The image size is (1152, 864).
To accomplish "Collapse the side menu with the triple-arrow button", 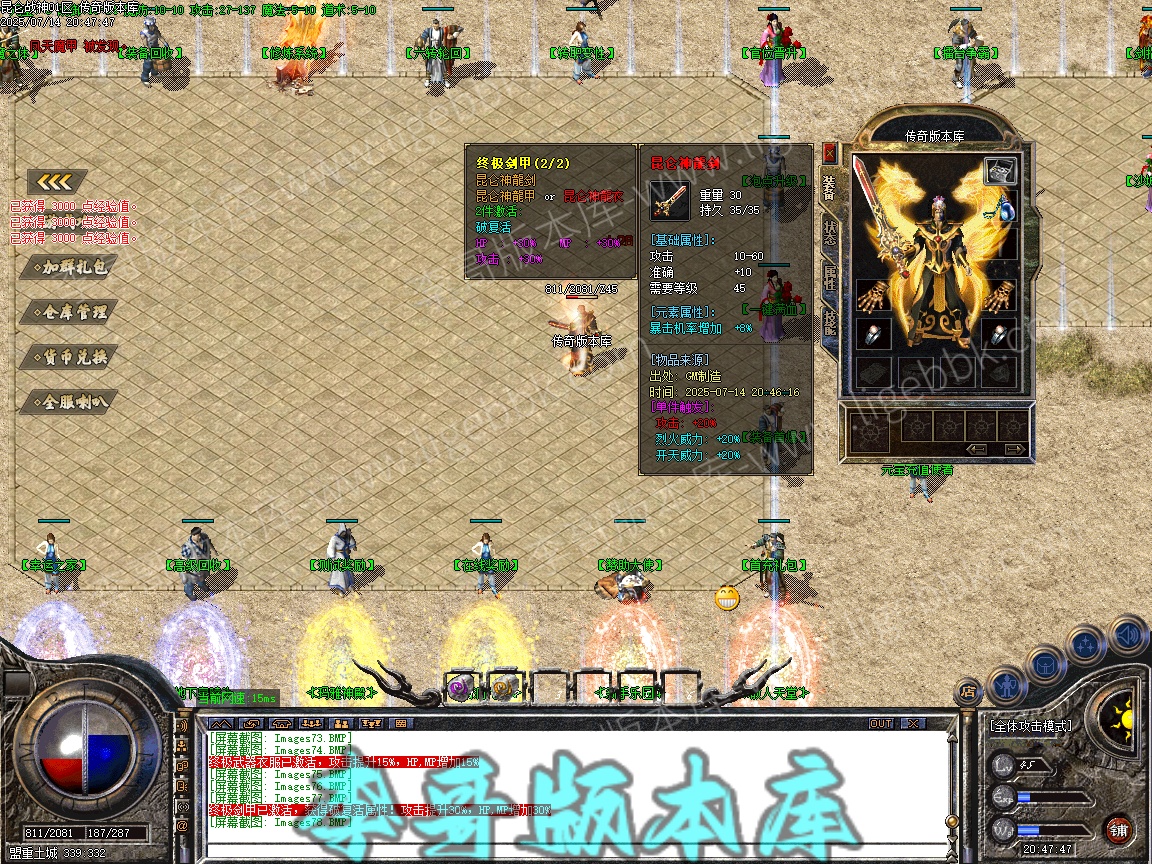I will (x=57, y=182).
